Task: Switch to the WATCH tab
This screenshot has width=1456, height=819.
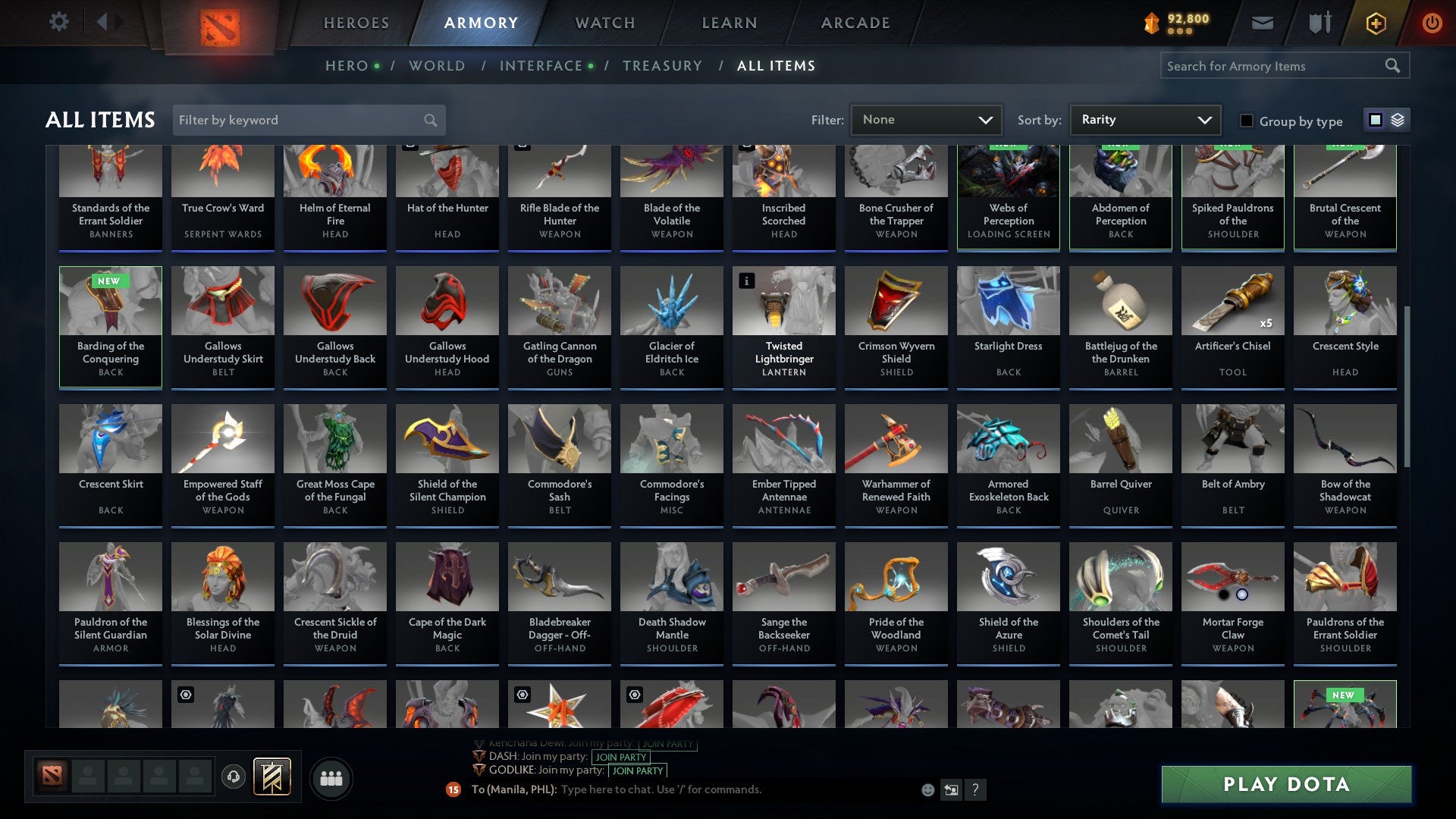Action: click(604, 22)
